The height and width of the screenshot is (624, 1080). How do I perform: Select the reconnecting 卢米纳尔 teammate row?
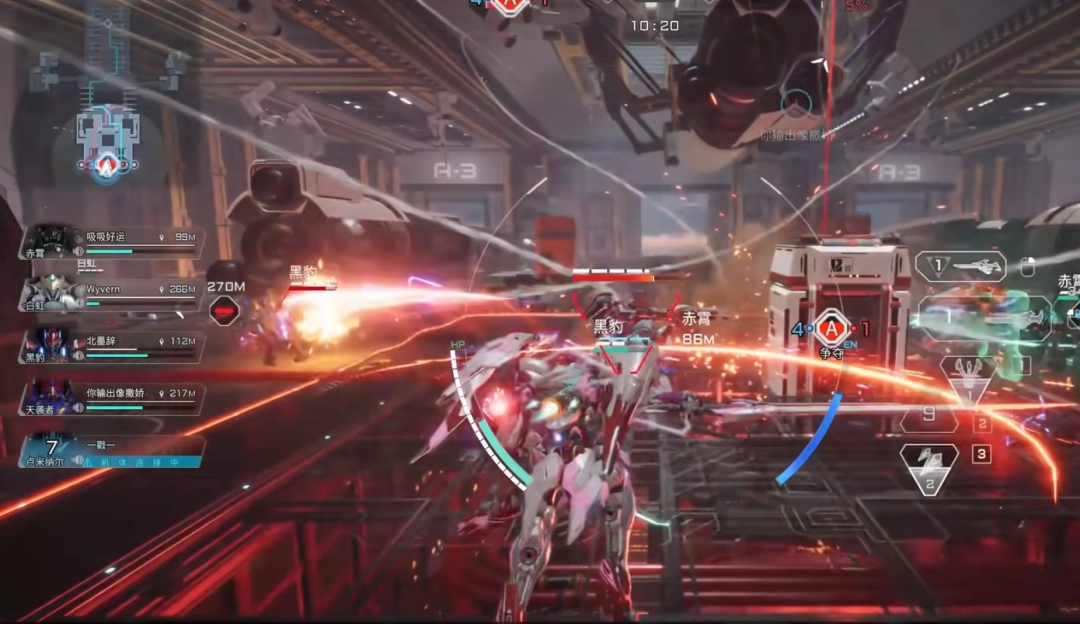point(112,451)
